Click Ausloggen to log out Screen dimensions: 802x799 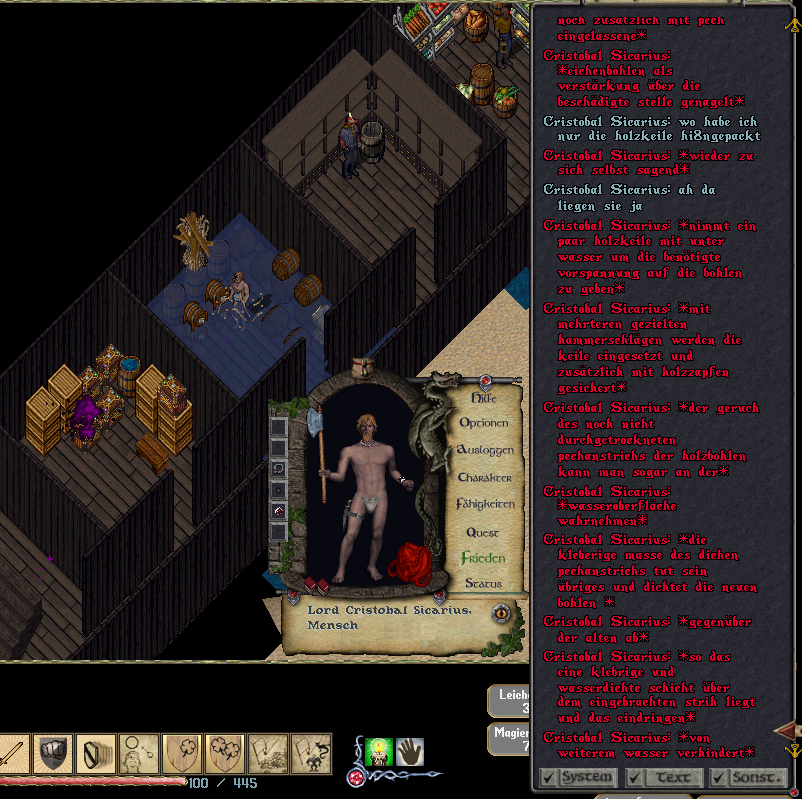pos(485,451)
